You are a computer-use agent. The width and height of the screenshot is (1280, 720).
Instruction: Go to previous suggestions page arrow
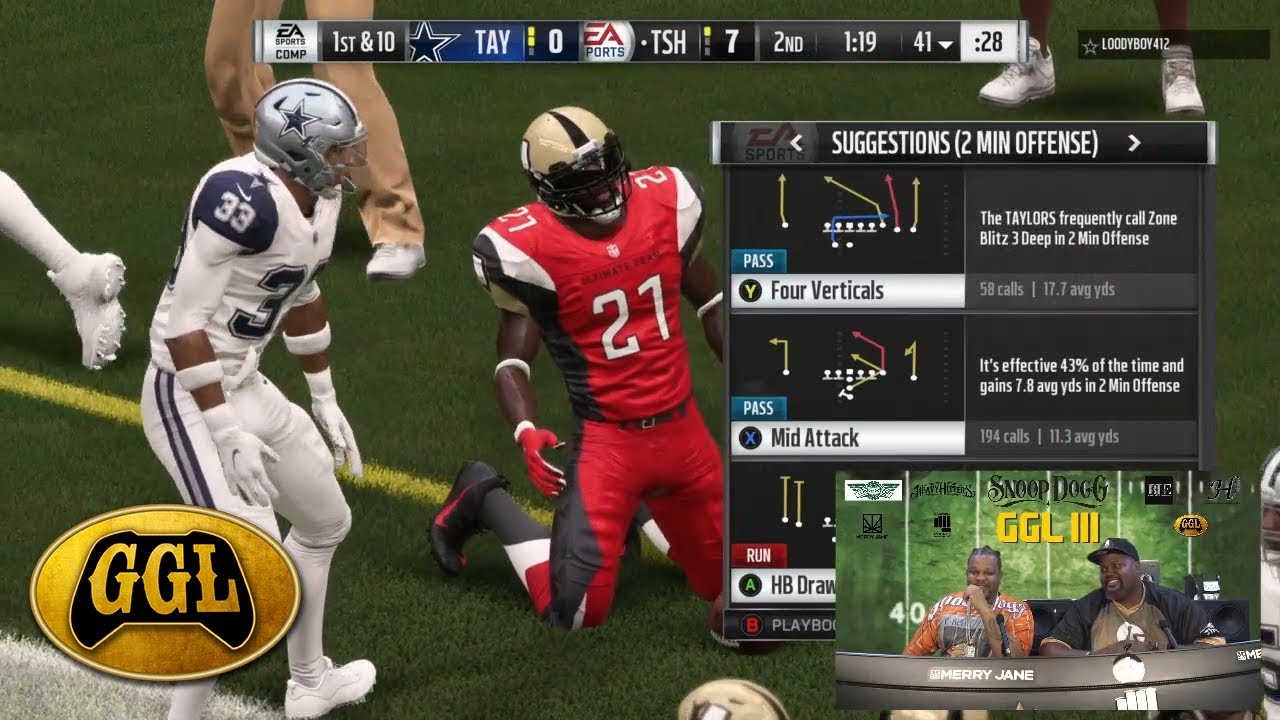tap(797, 144)
